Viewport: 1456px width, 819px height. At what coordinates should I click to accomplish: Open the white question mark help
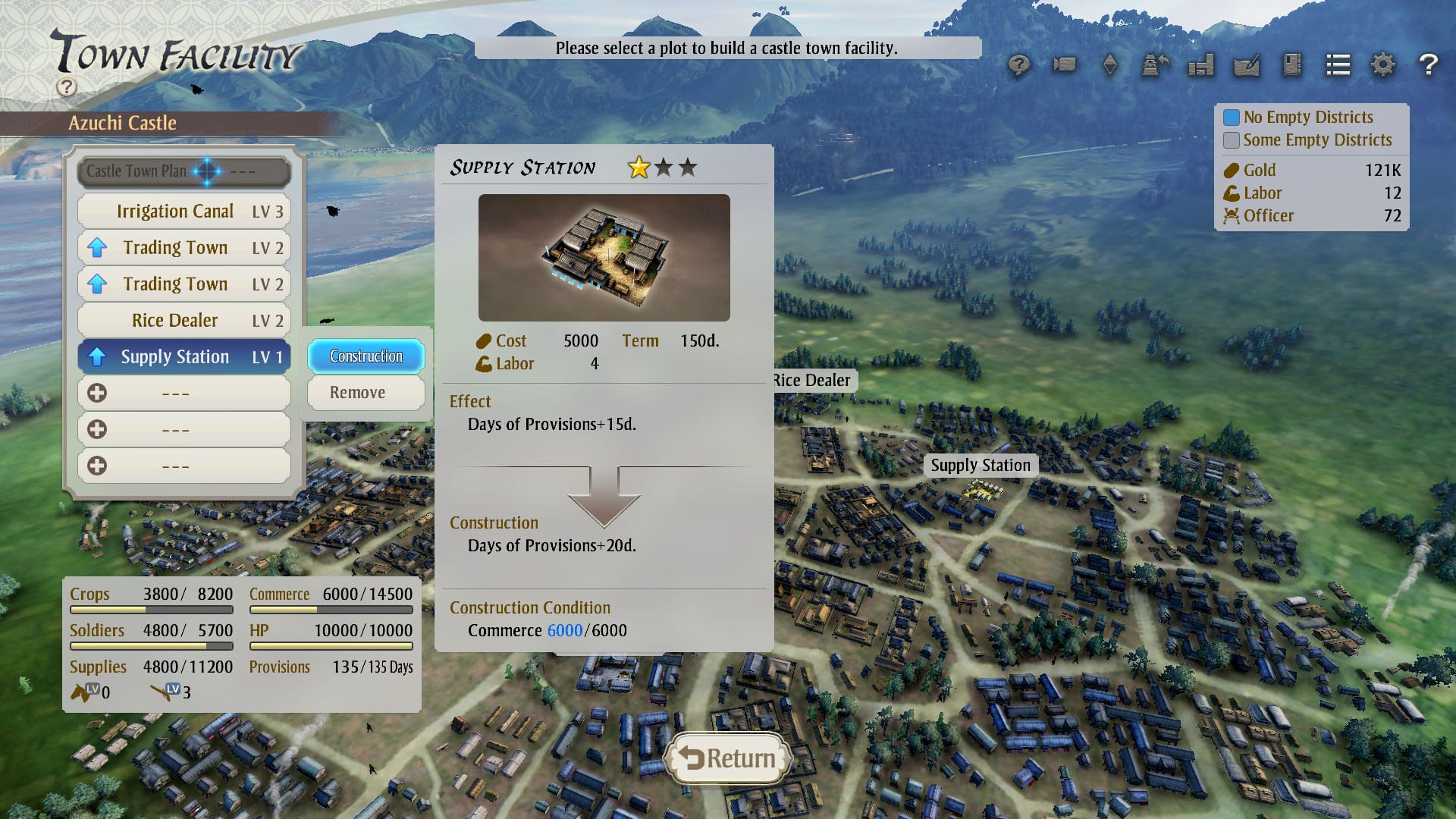coord(1428,65)
